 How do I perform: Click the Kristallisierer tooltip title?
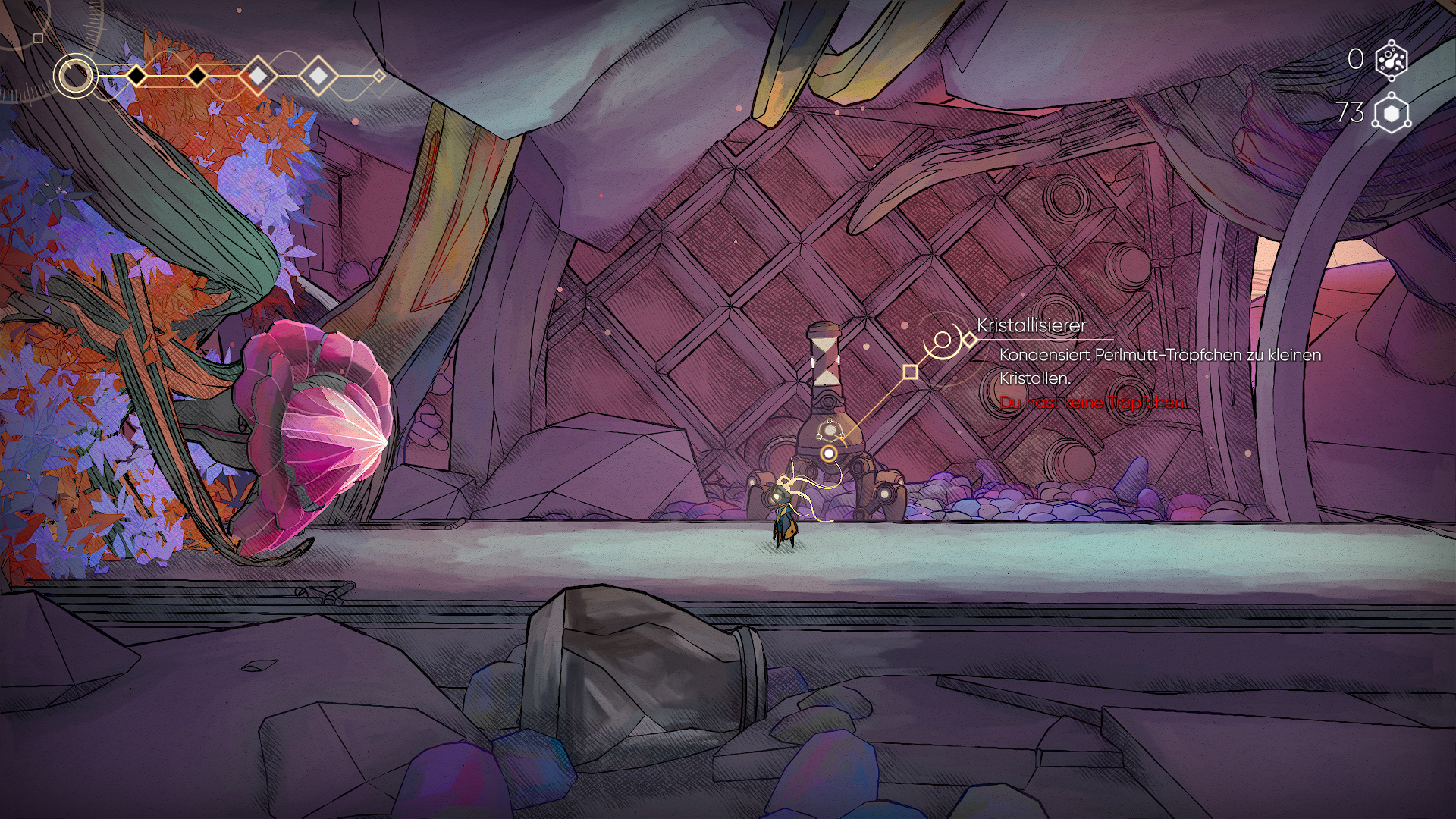tap(1031, 325)
